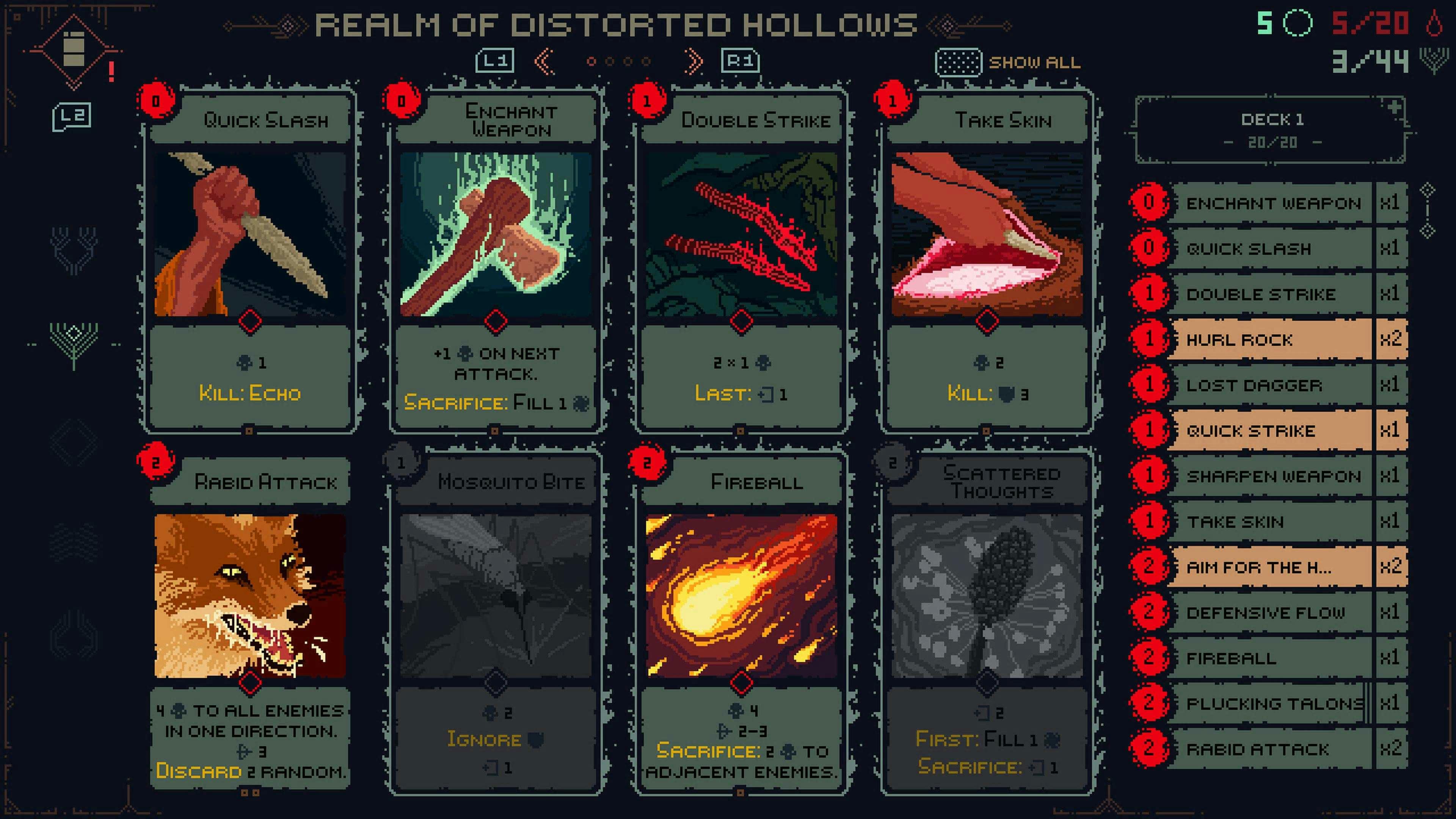Screen dimensions: 1456x819
Task: Select the greyed Mosquito Bite card
Action: coord(495,622)
